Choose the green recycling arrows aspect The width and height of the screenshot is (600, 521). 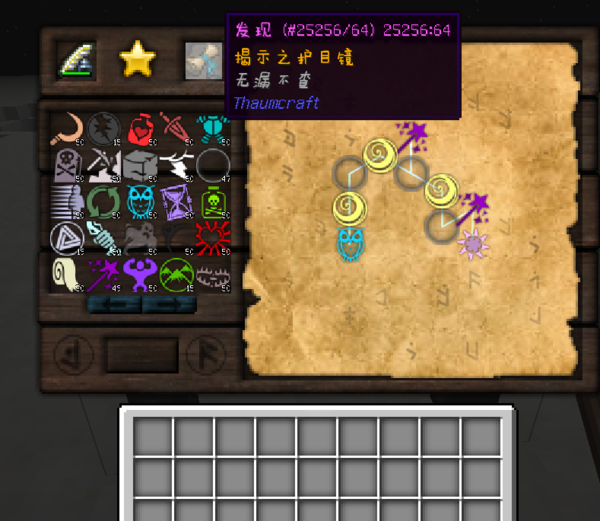point(103,200)
